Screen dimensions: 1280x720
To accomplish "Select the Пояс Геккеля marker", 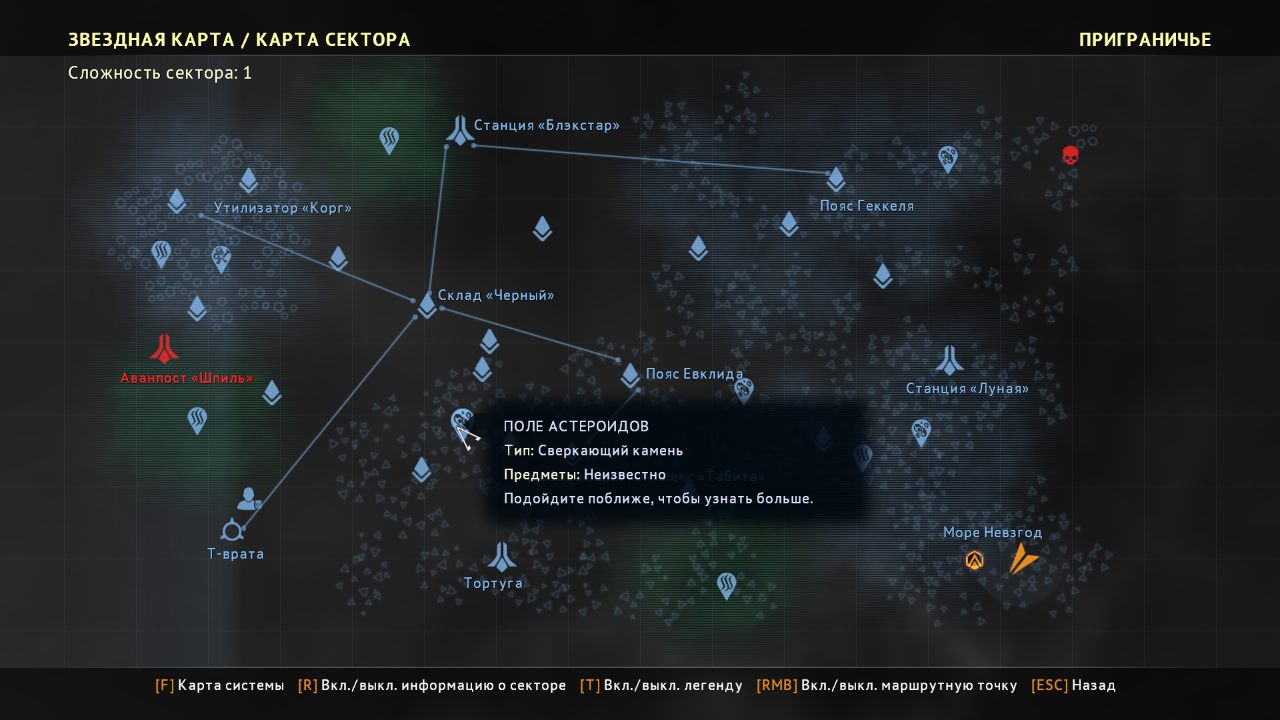I will point(836,180).
